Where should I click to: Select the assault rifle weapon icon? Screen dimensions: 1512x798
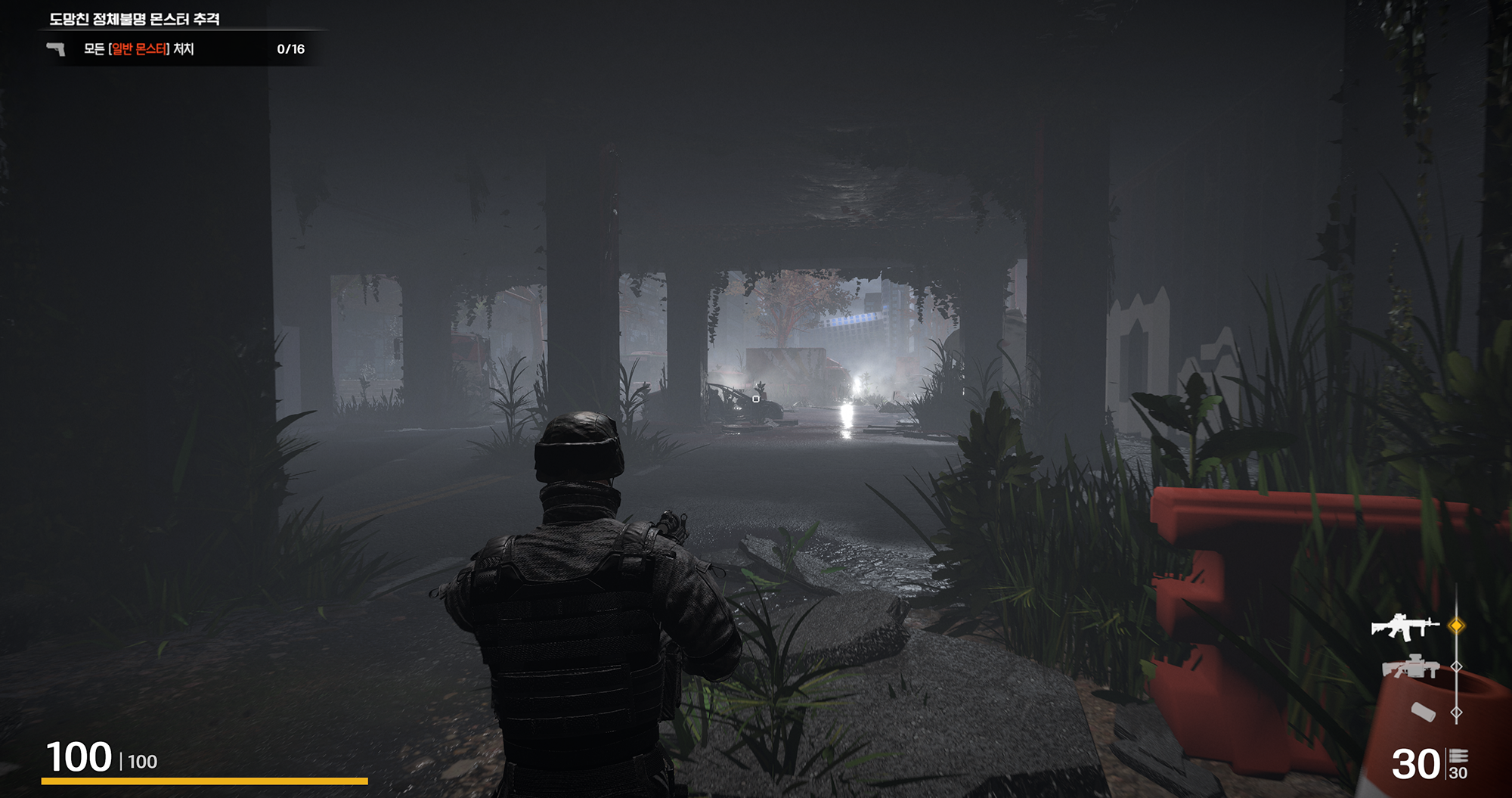pos(1405,626)
